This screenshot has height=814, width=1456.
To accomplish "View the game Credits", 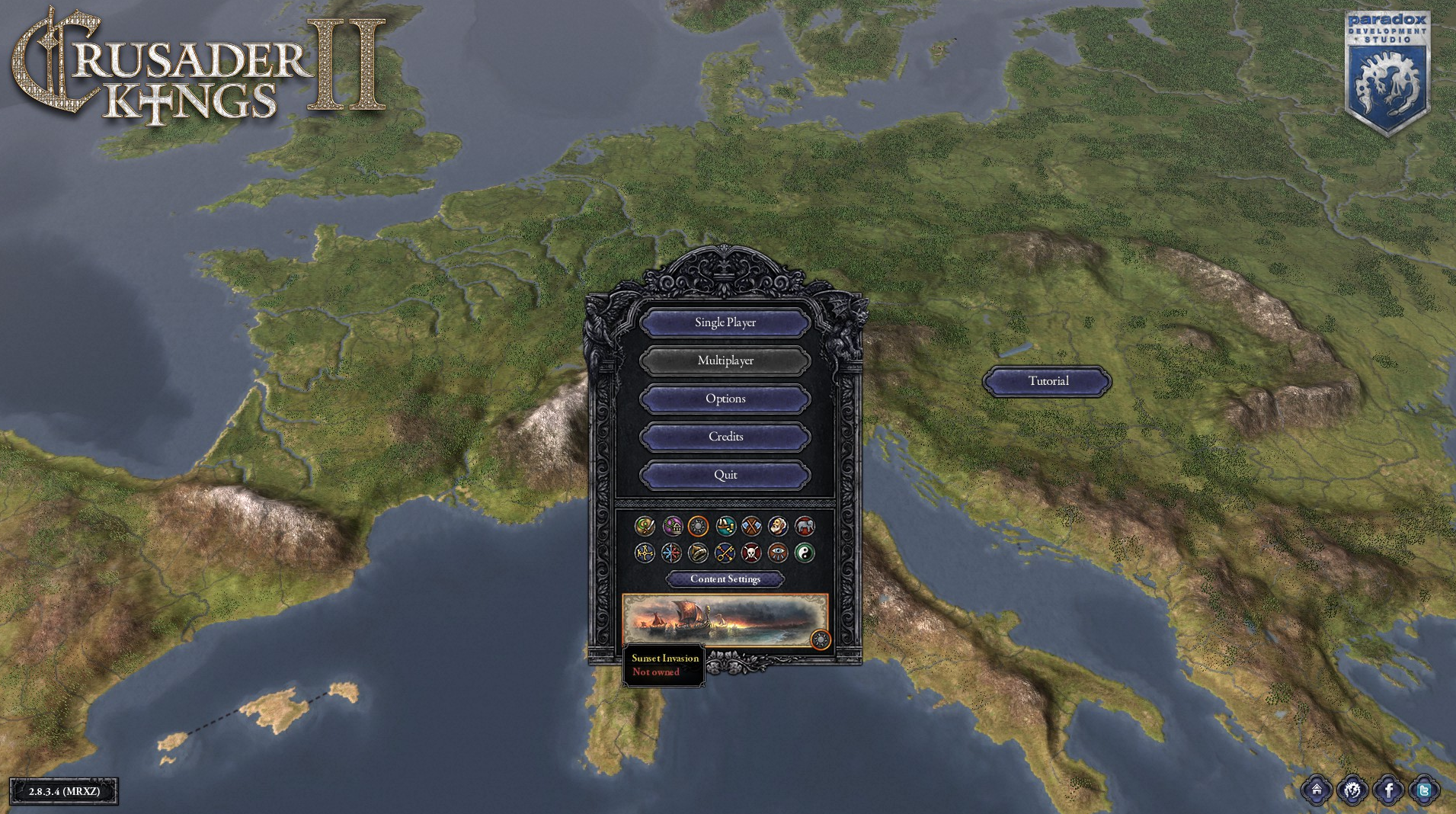I will pyautogui.click(x=725, y=437).
